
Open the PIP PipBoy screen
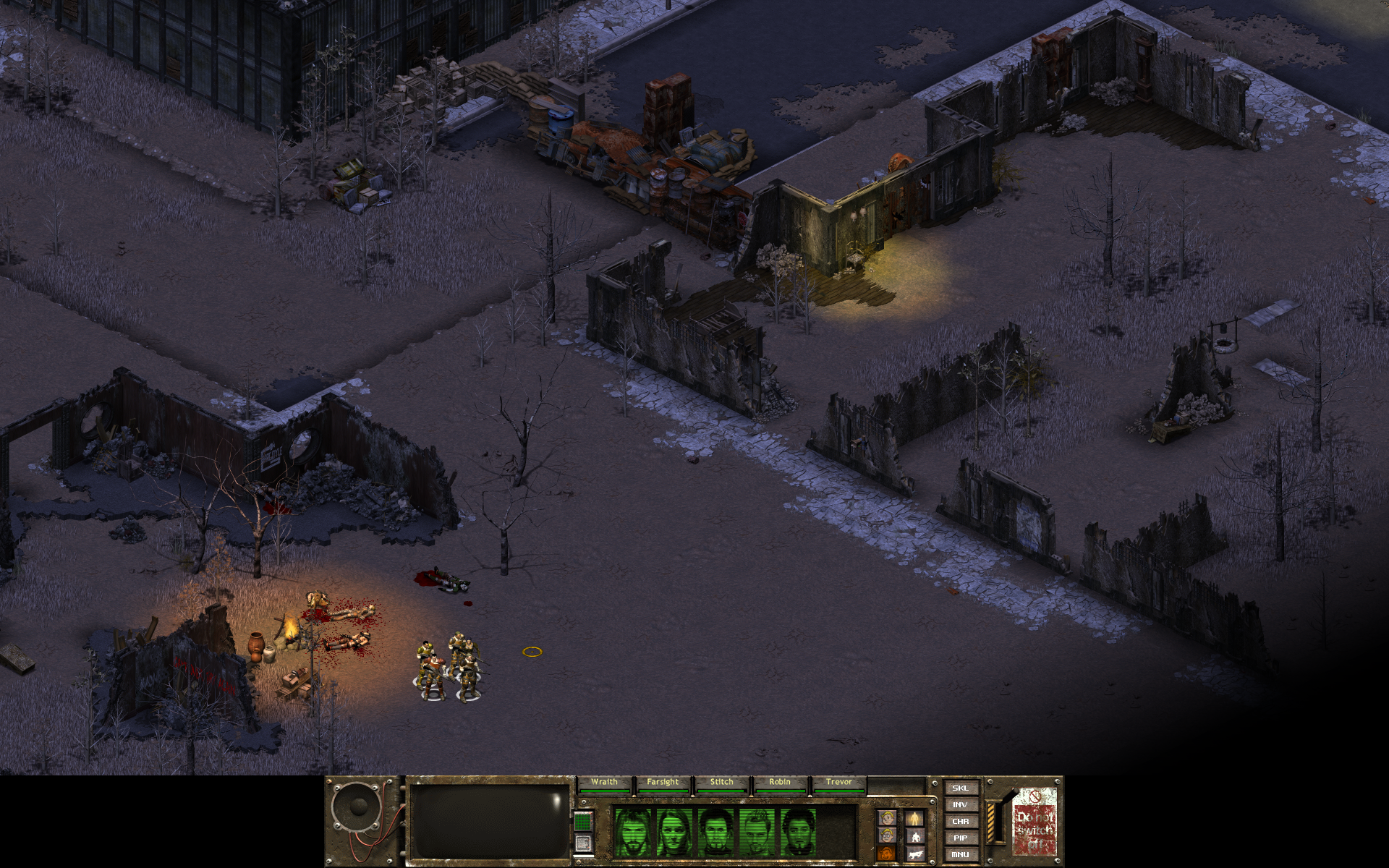pos(960,838)
